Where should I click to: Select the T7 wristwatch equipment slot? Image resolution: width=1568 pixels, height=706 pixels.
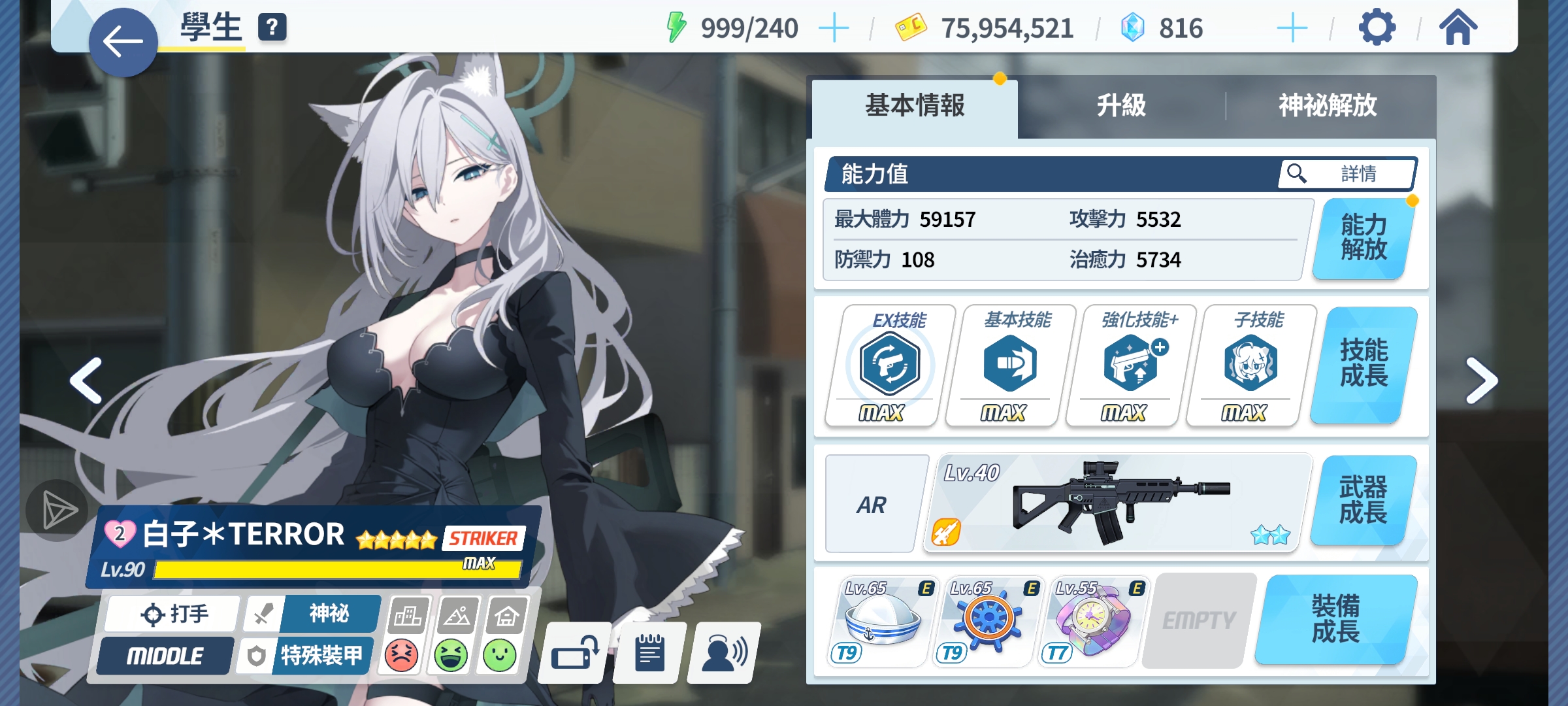coord(1092,621)
